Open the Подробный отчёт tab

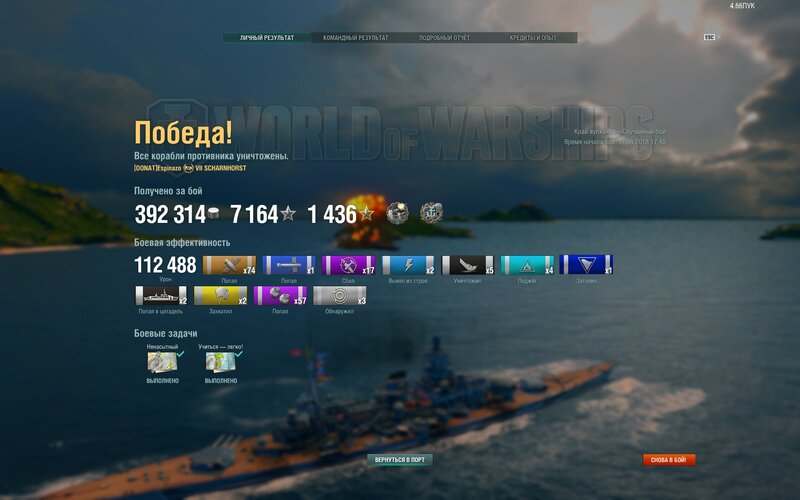(x=444, y=38)
